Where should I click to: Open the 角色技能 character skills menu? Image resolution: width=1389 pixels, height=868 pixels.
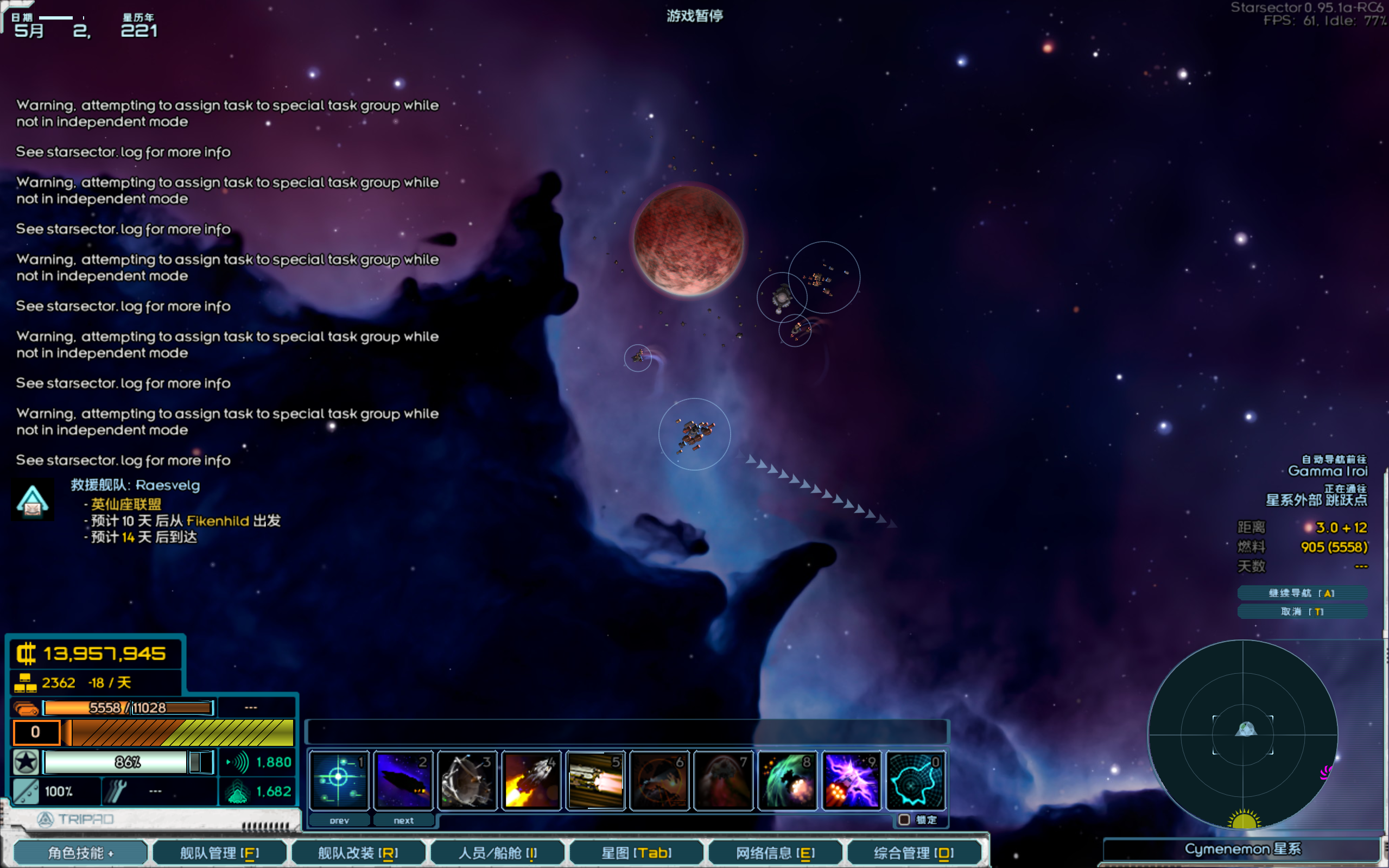tap(80, 852)
